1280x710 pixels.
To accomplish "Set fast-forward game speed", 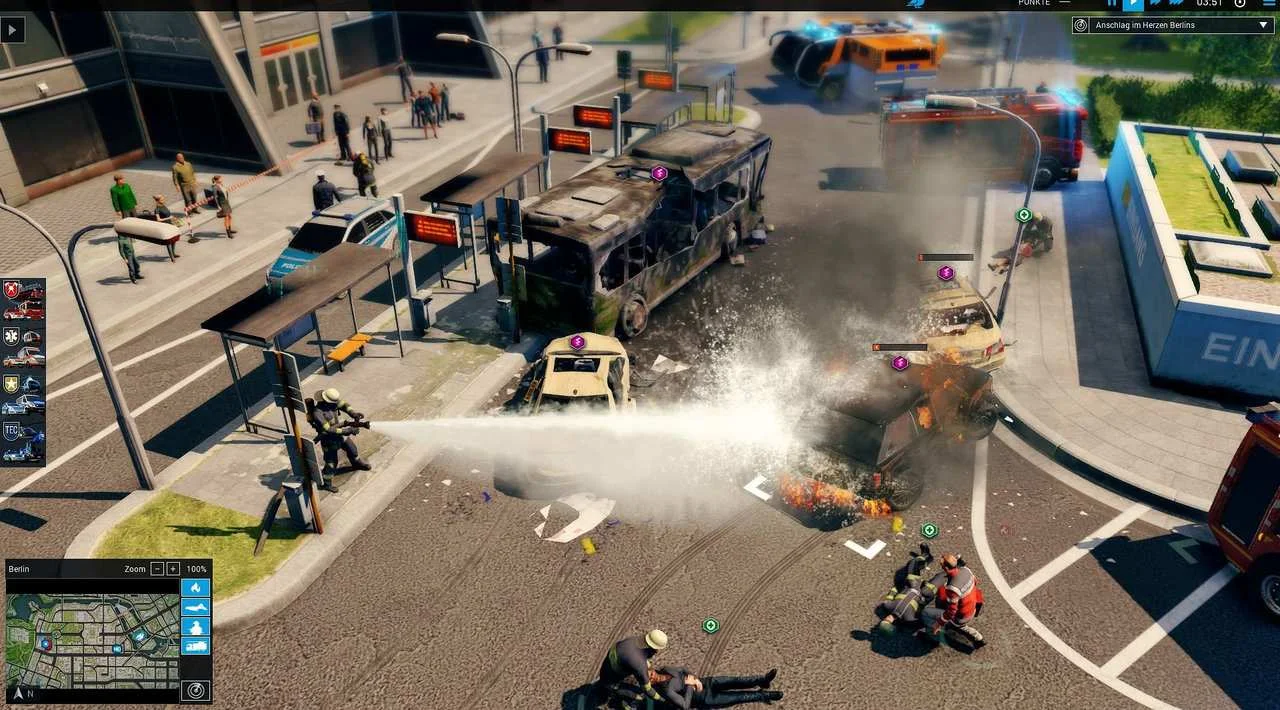I will [x=1155, y=3].
